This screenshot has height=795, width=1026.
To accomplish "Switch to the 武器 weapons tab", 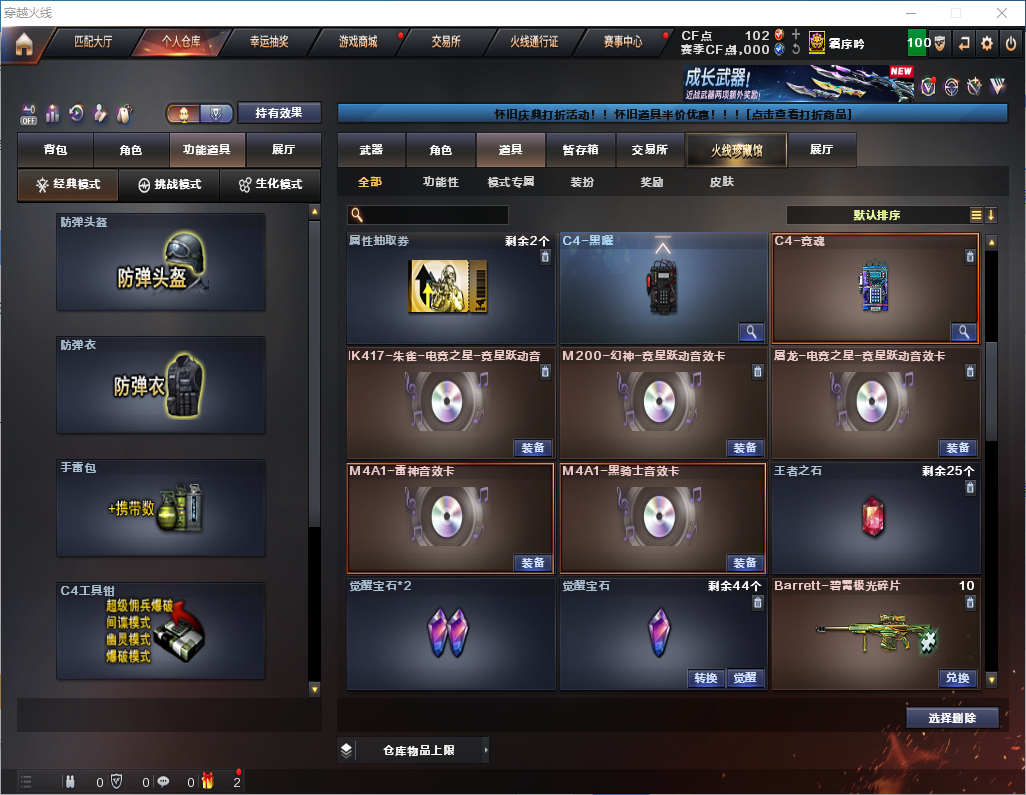I will click(371, 150).
